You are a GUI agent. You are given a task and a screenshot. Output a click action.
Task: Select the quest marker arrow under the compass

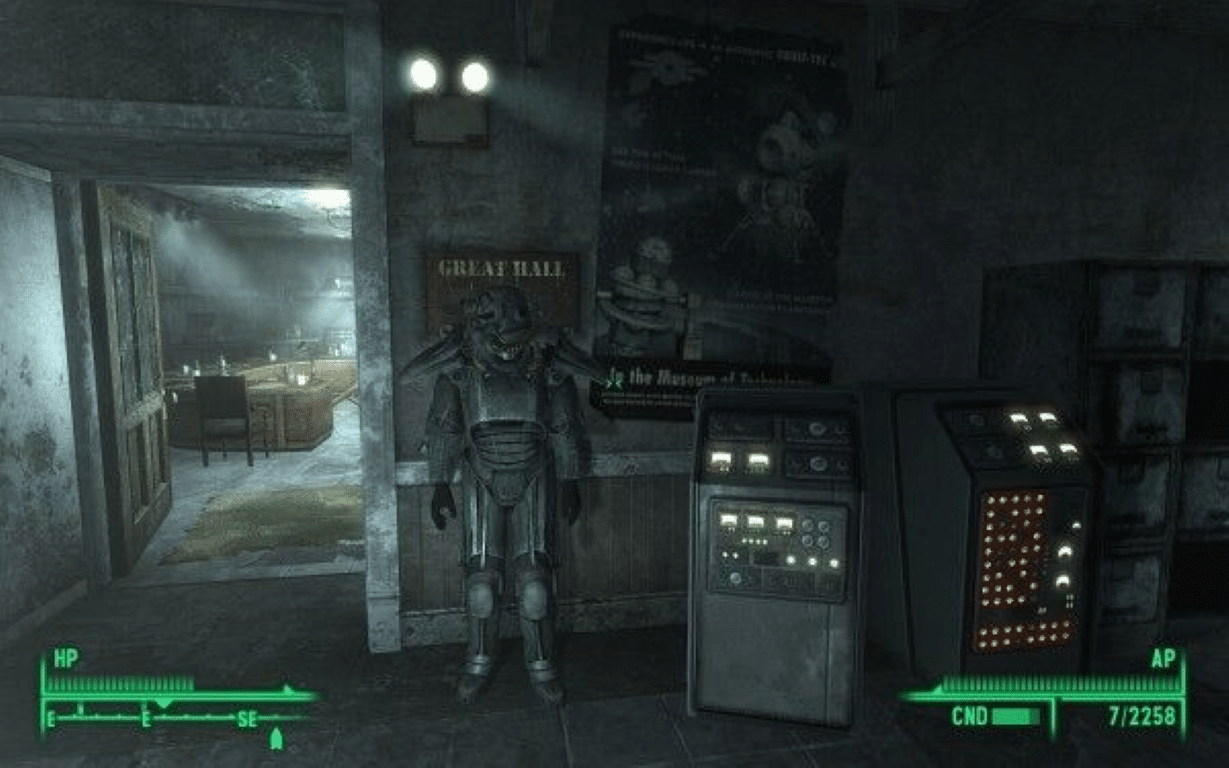coord(276,739)
